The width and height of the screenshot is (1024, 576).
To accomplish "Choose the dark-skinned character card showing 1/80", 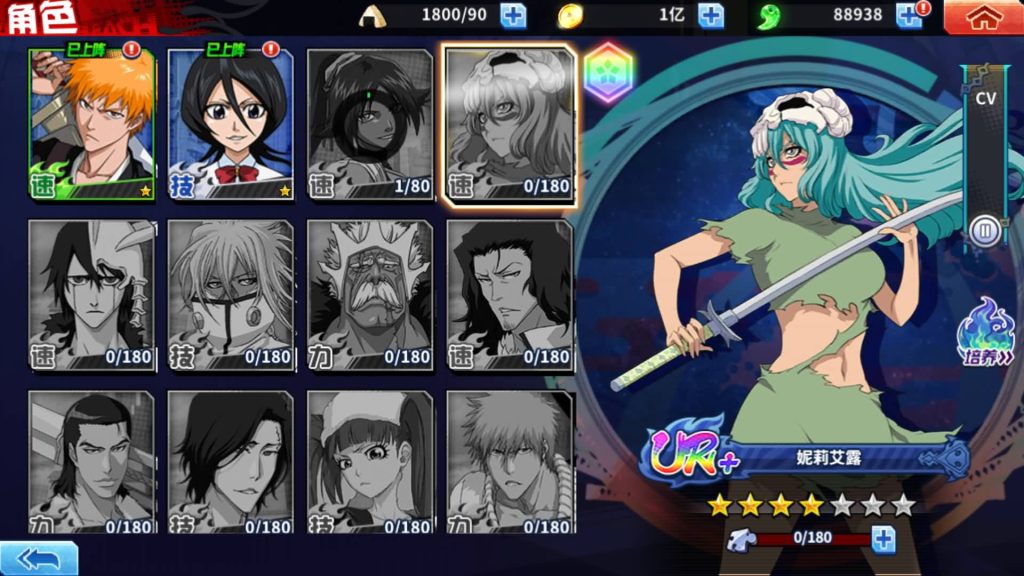I will (x=370, y=122).
